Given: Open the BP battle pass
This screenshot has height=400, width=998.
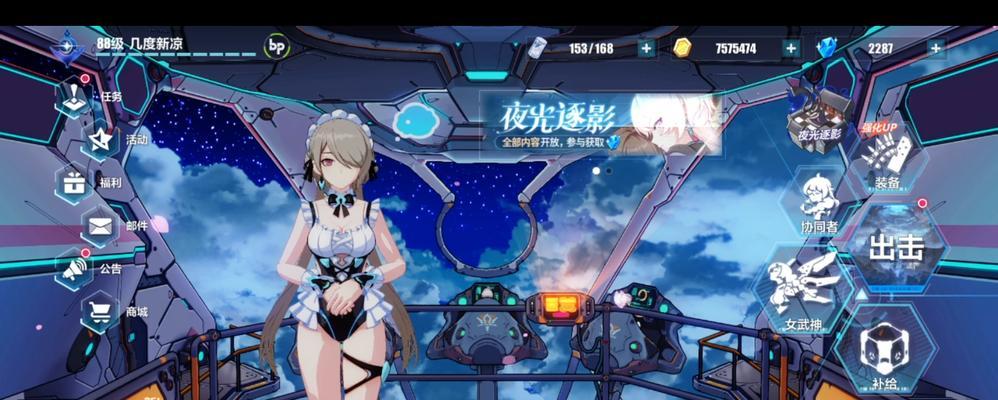Looking at the screenshot, I should click(277, 46).
